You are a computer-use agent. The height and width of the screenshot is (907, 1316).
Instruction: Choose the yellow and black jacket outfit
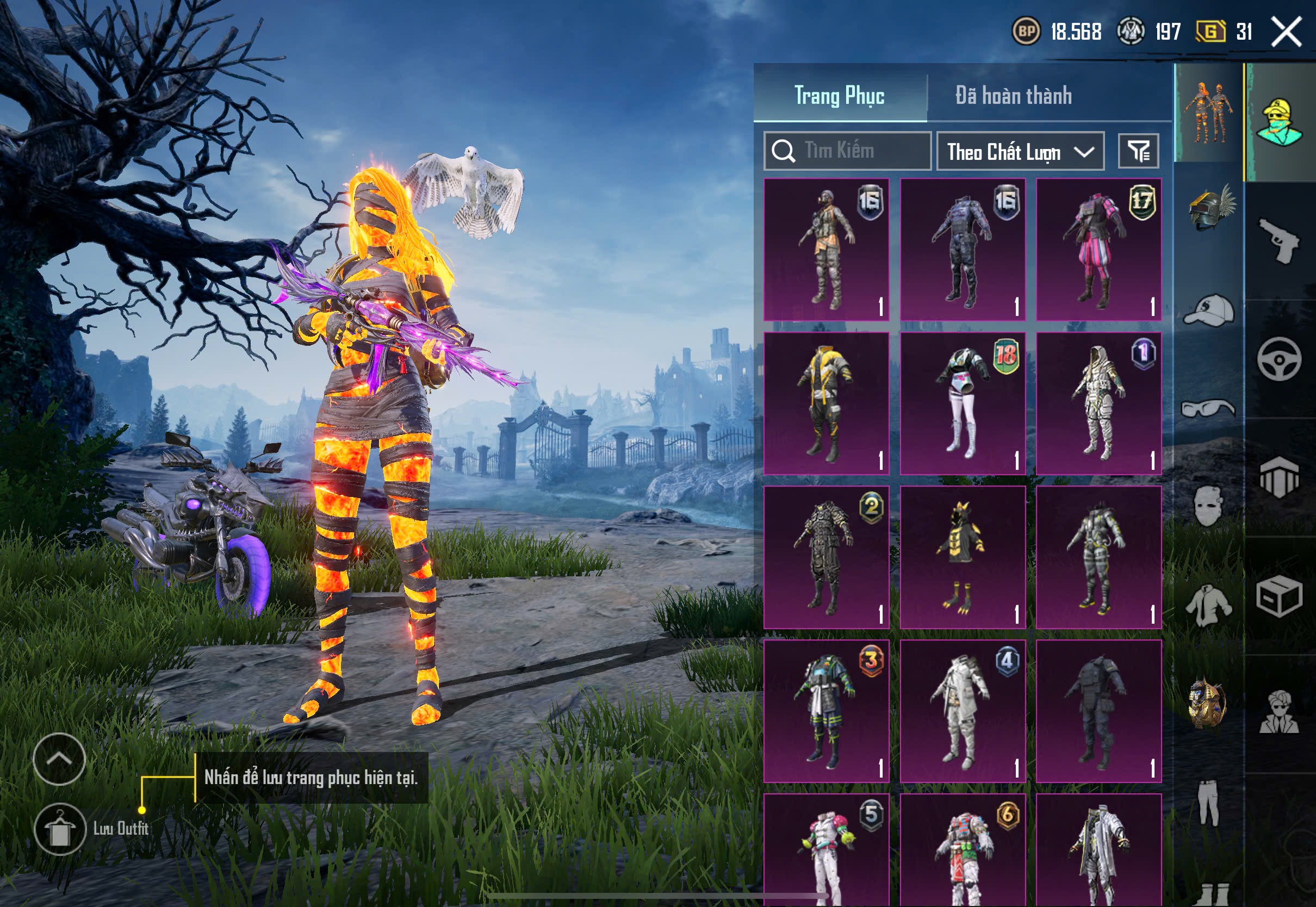[825, 403]
